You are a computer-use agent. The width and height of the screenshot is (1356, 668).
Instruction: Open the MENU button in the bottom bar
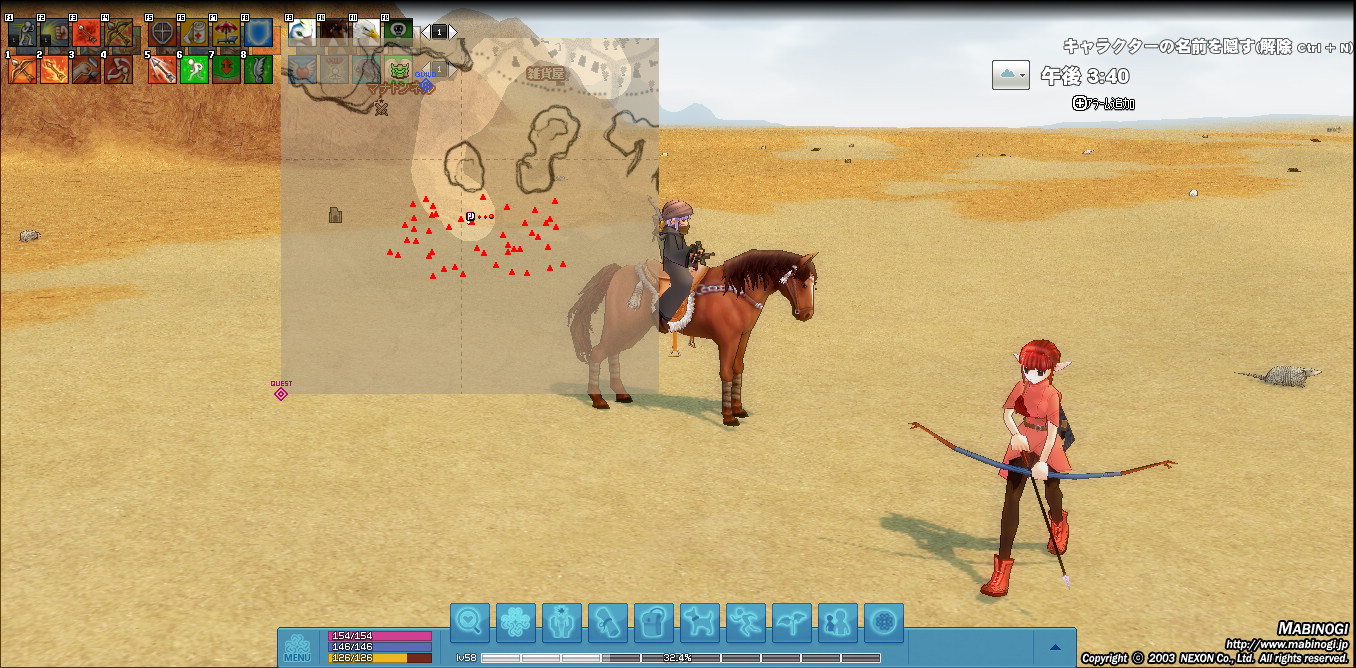click(297, 647)
